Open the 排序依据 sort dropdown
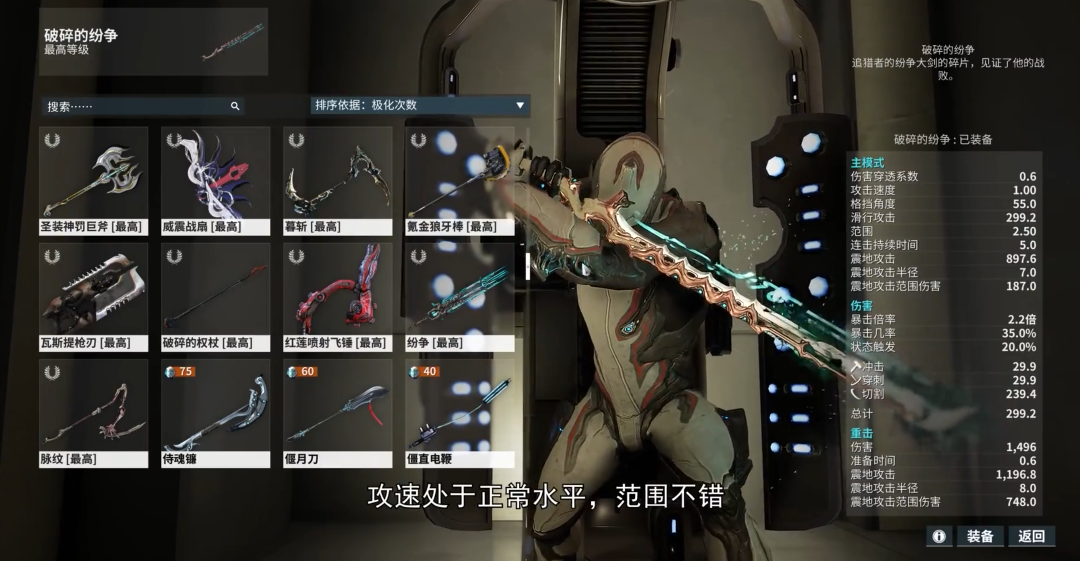Screen dimensions: 1080x561 point(420,105)
